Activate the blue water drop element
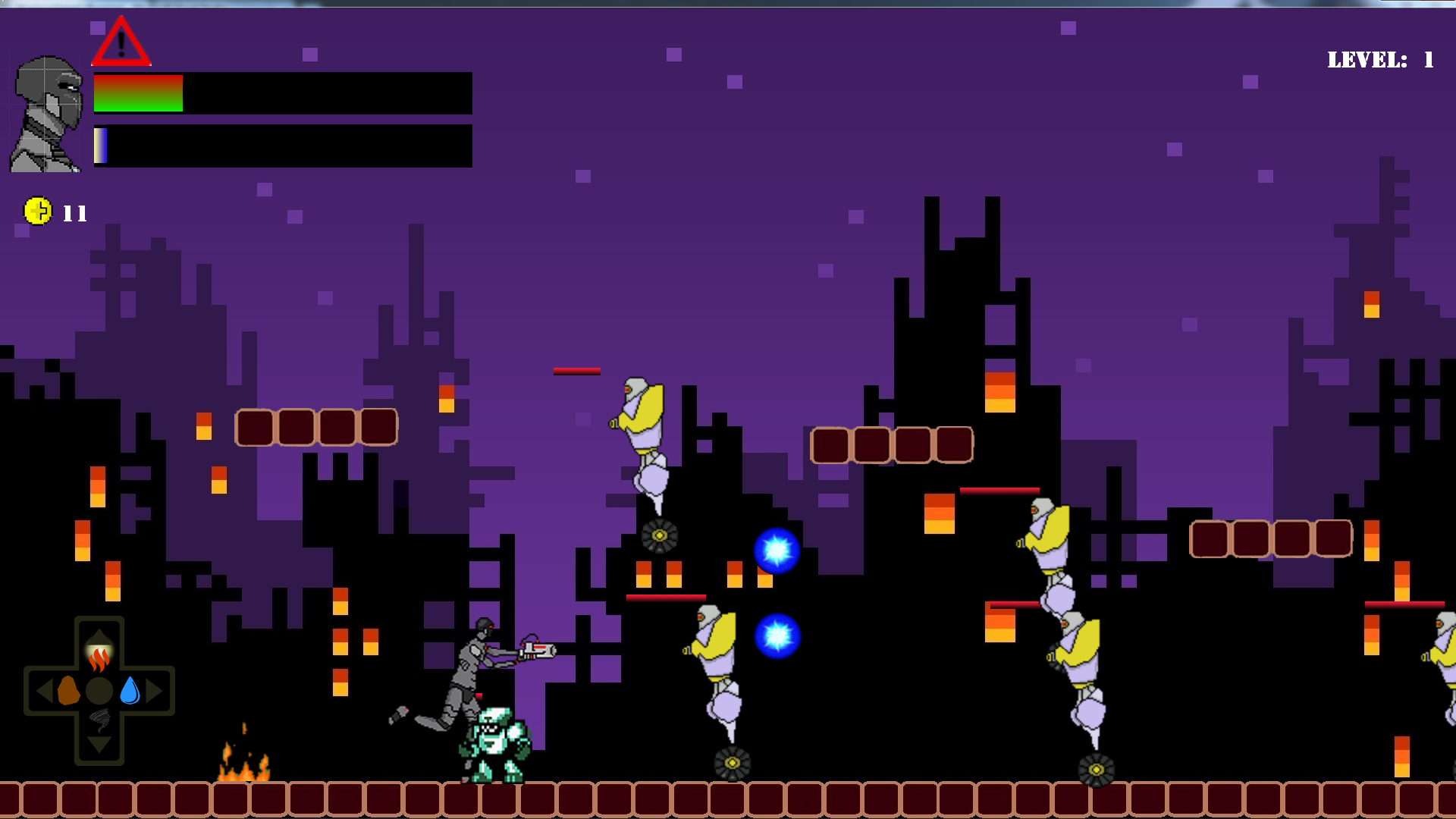Screen dimensions: 1456x819 130,691
